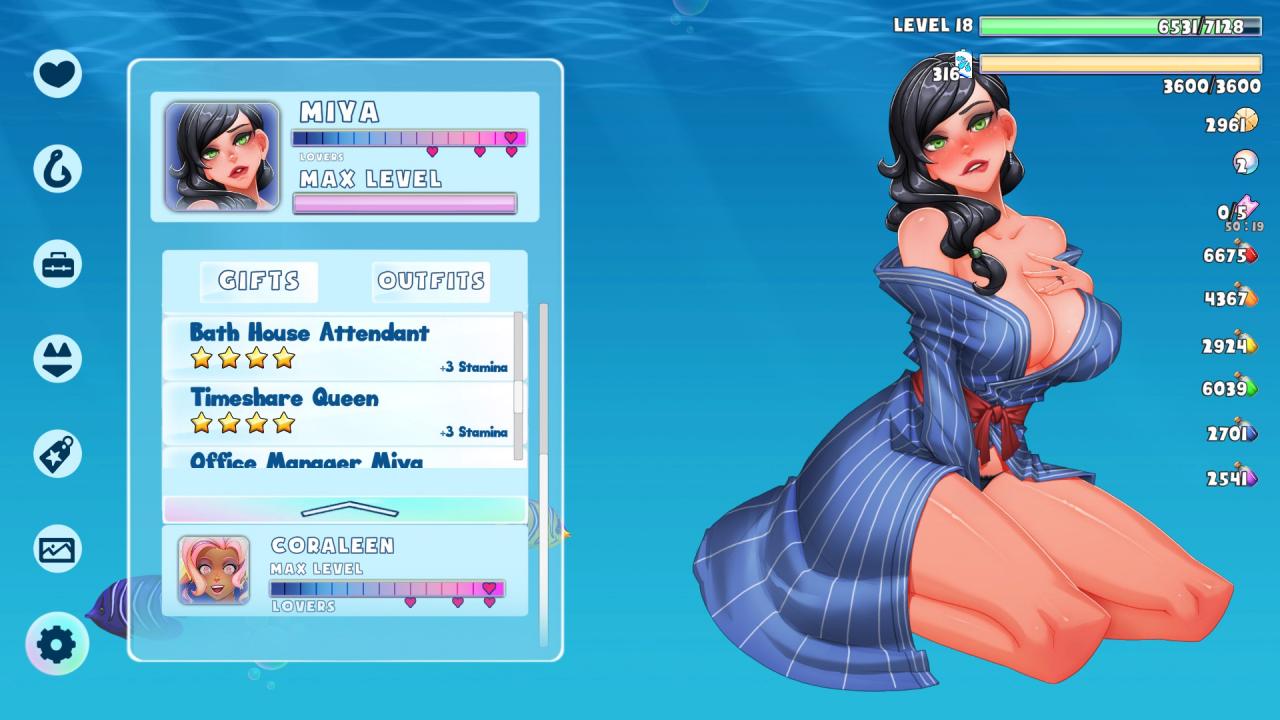This screenshot has width=1280, height=720.
Task: Switch to the Gifts tab
Action: pos(259,282)
